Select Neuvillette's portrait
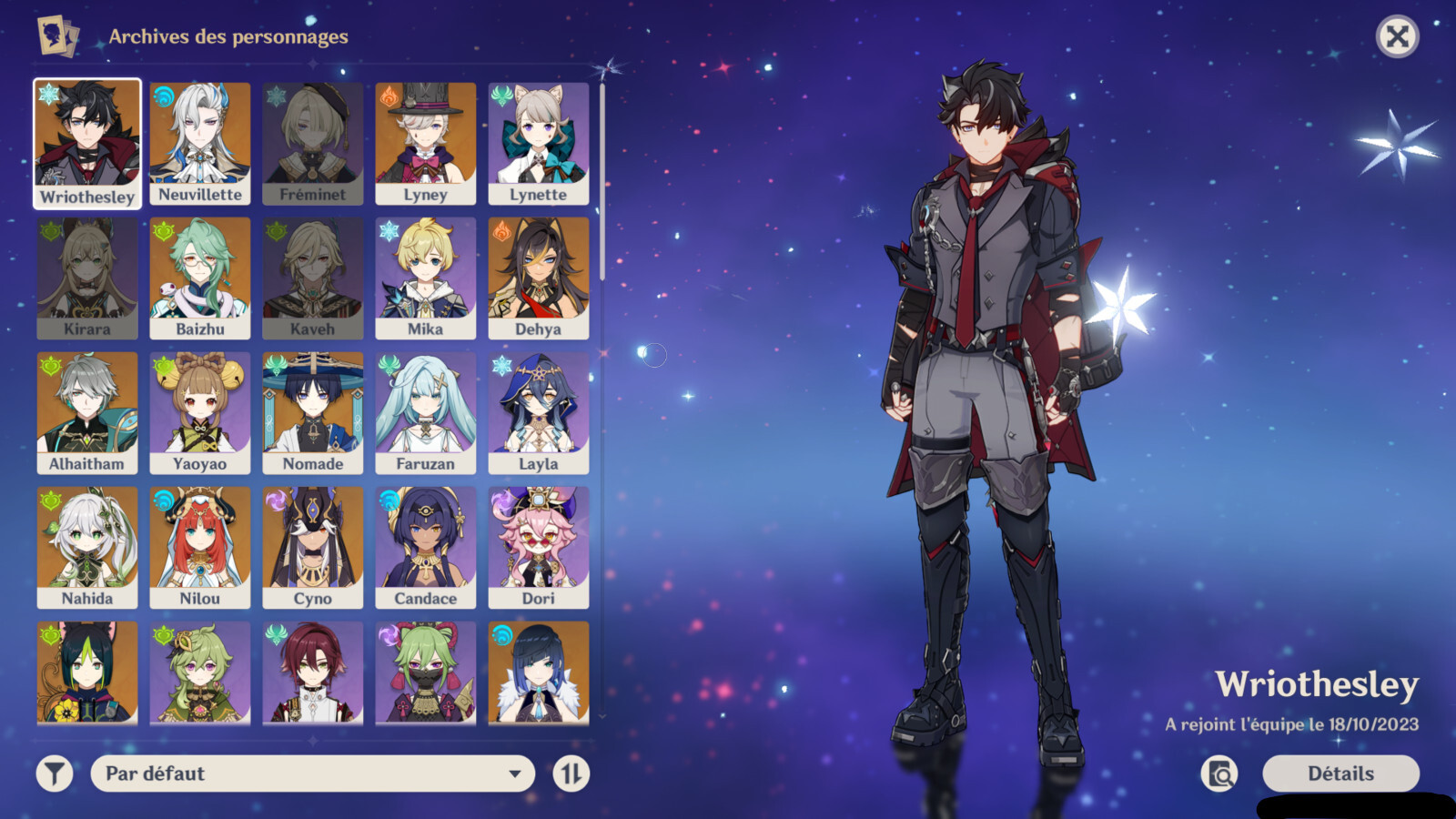 [x=200, y=143]
